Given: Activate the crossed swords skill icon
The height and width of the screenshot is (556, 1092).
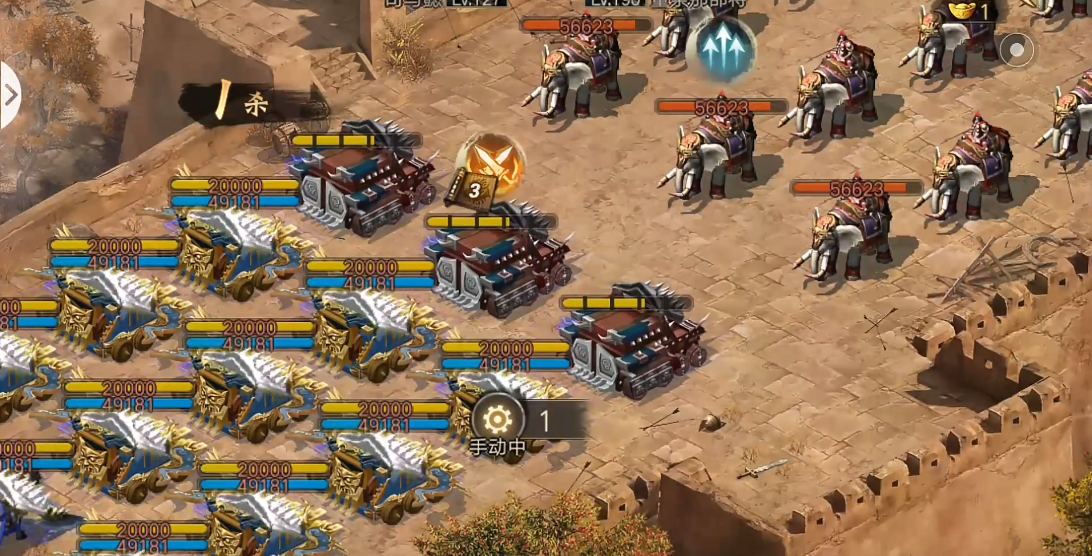Looking at the screenshot, I should point(491,164).
